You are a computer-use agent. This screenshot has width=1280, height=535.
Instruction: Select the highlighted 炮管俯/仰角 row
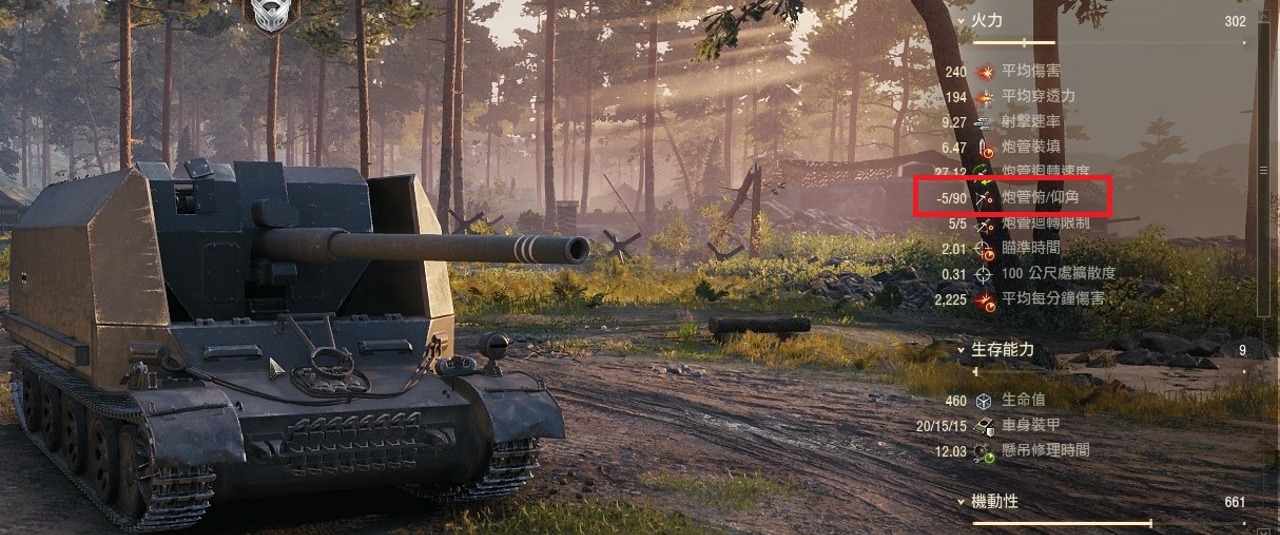(1040, 198)
